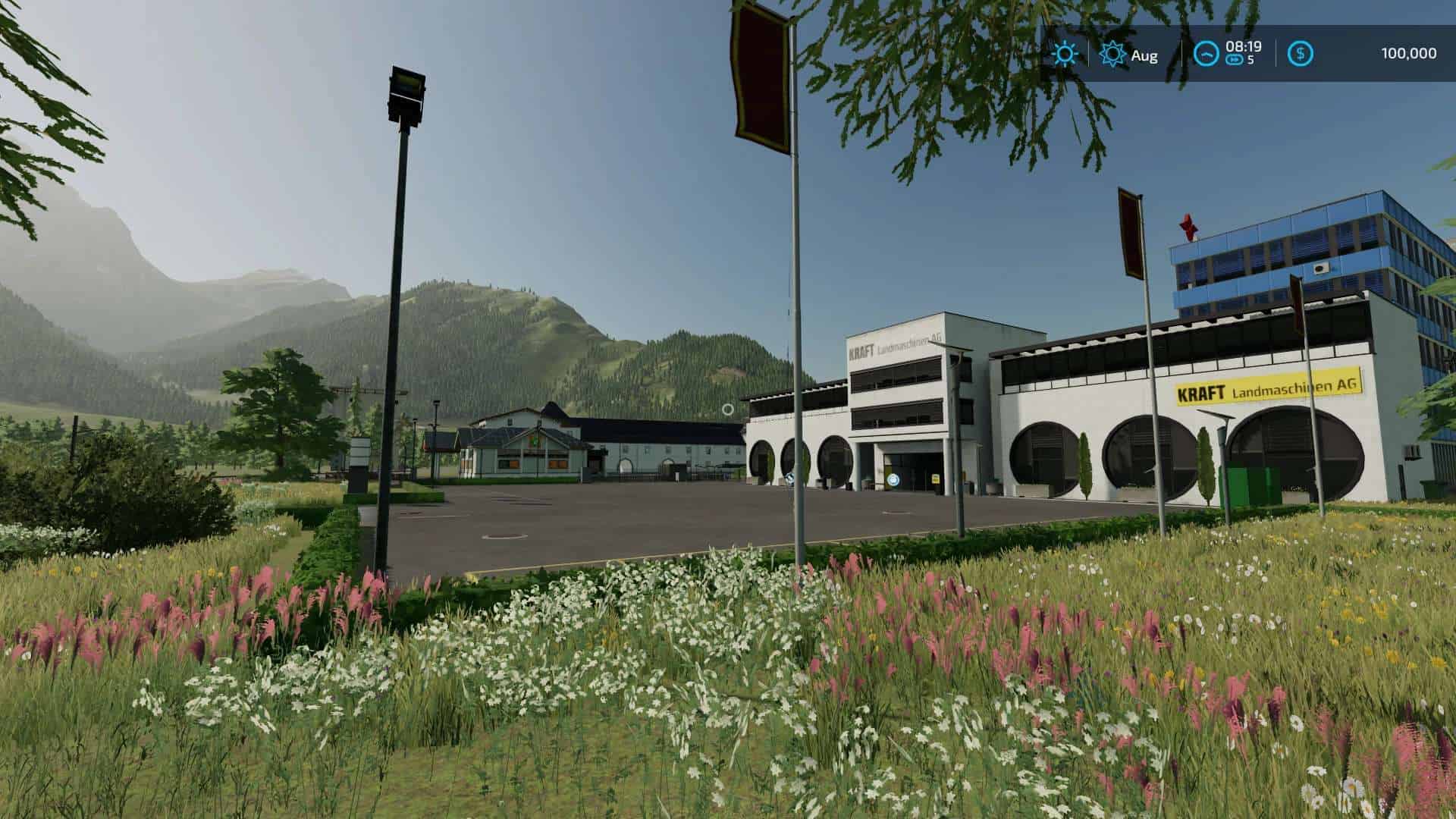1456x819 pixels.
Task: Toggle the red banner flag on the nearest flagpole
Action: [756, 76]
